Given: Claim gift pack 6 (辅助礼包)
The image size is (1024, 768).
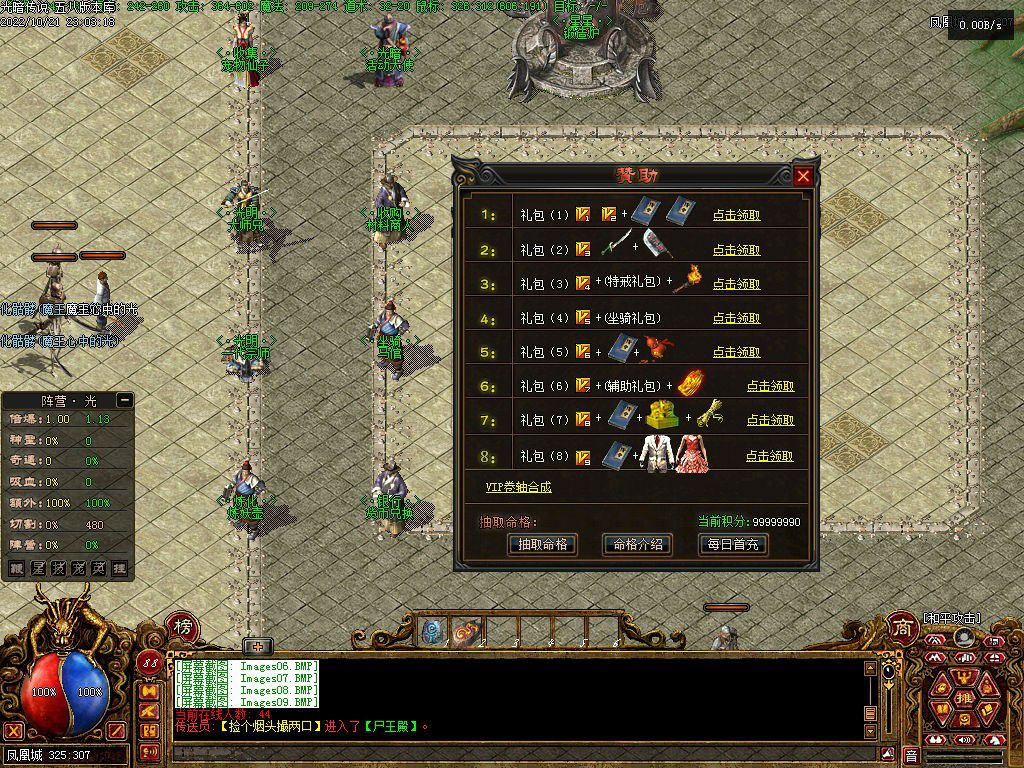Looking at the screenshot, I should 770,386.
